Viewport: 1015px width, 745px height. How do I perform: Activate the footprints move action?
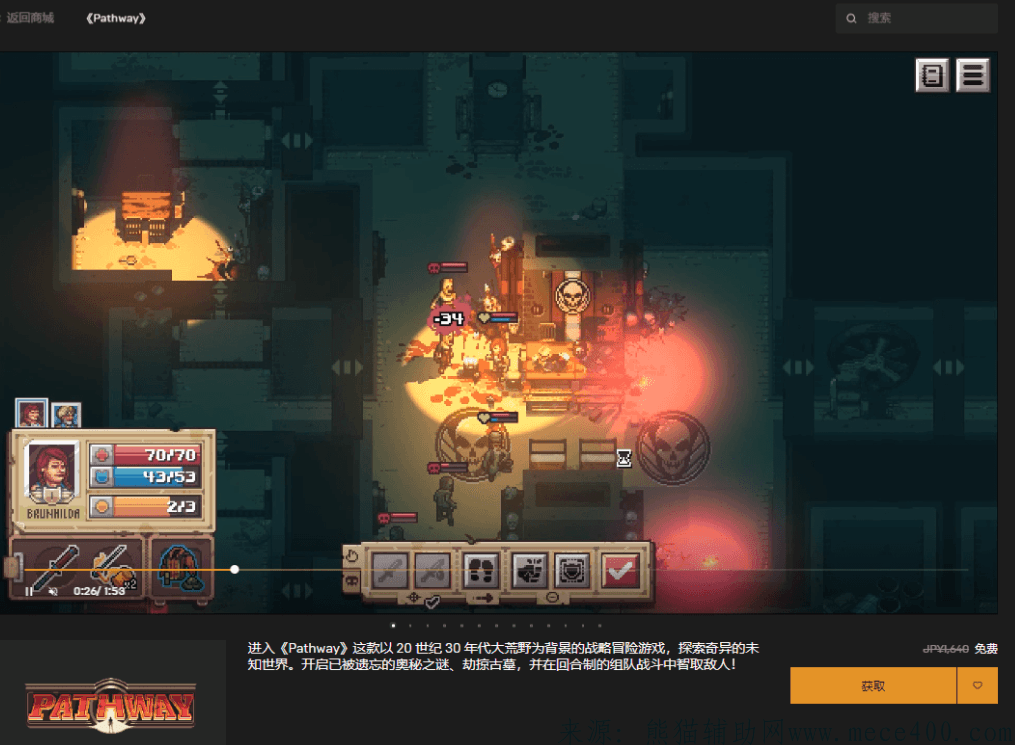(x=482, y=571)
